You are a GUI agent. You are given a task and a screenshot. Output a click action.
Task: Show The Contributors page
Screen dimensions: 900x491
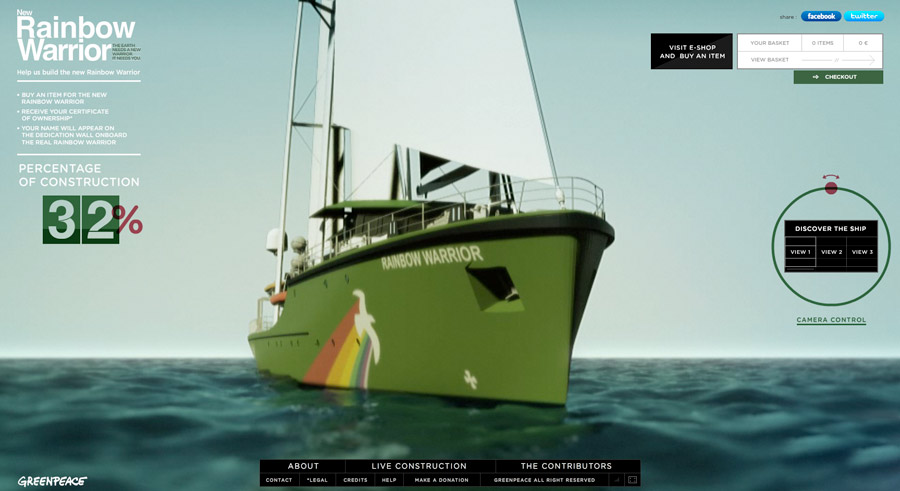click(x=566, y=466)
